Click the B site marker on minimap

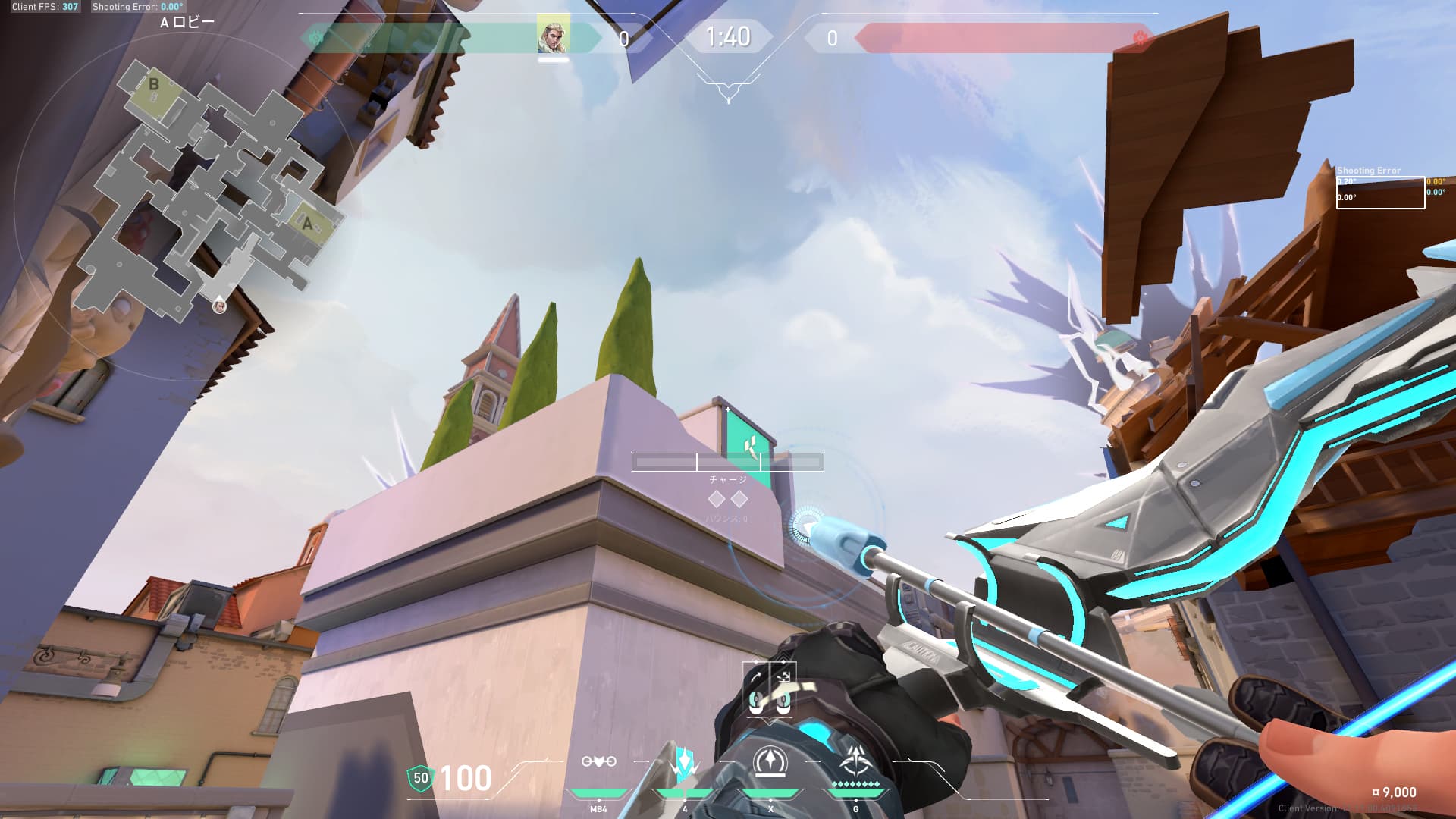(x=154, y=84)
